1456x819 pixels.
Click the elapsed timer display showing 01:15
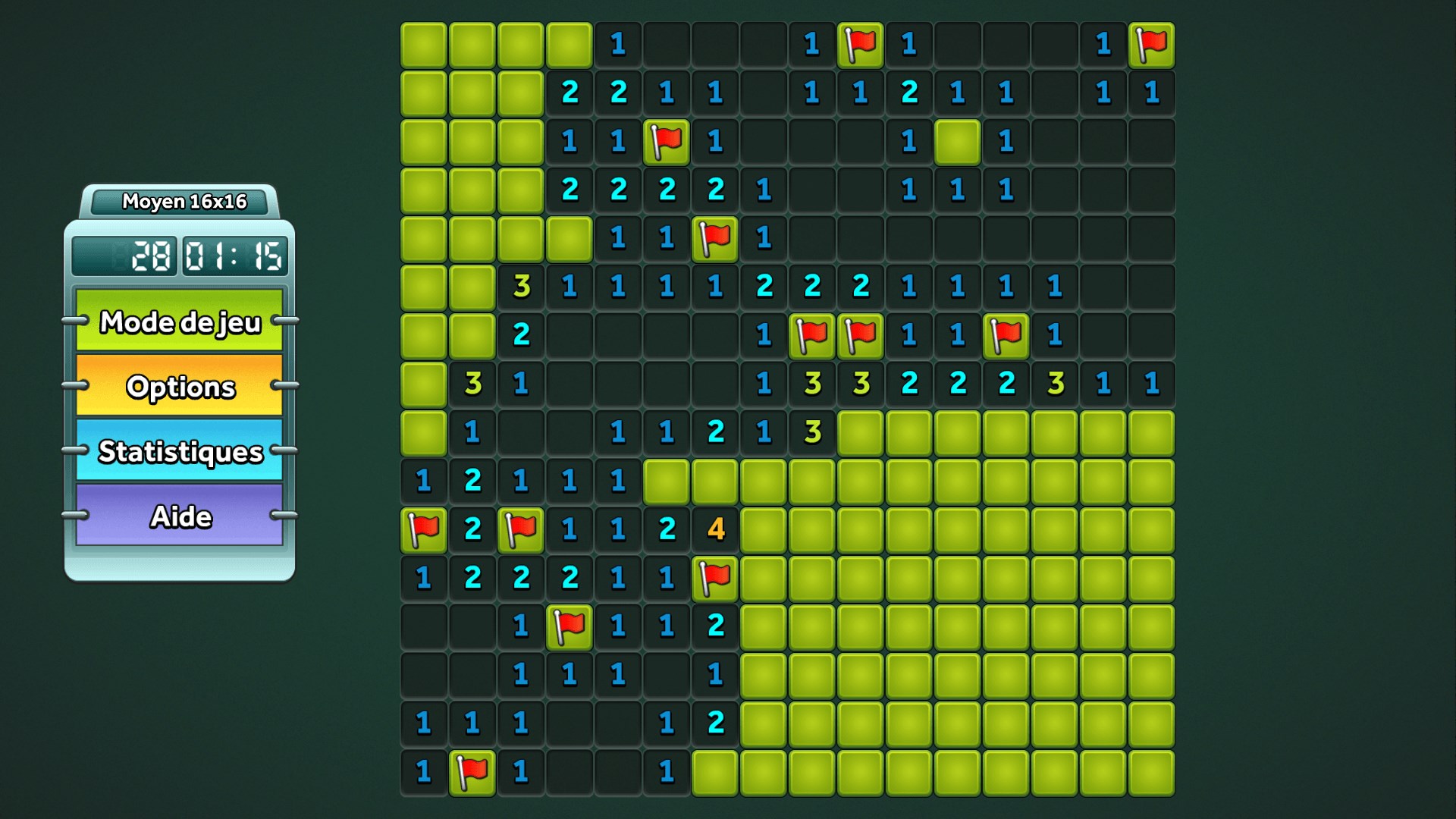coord(235,256)
